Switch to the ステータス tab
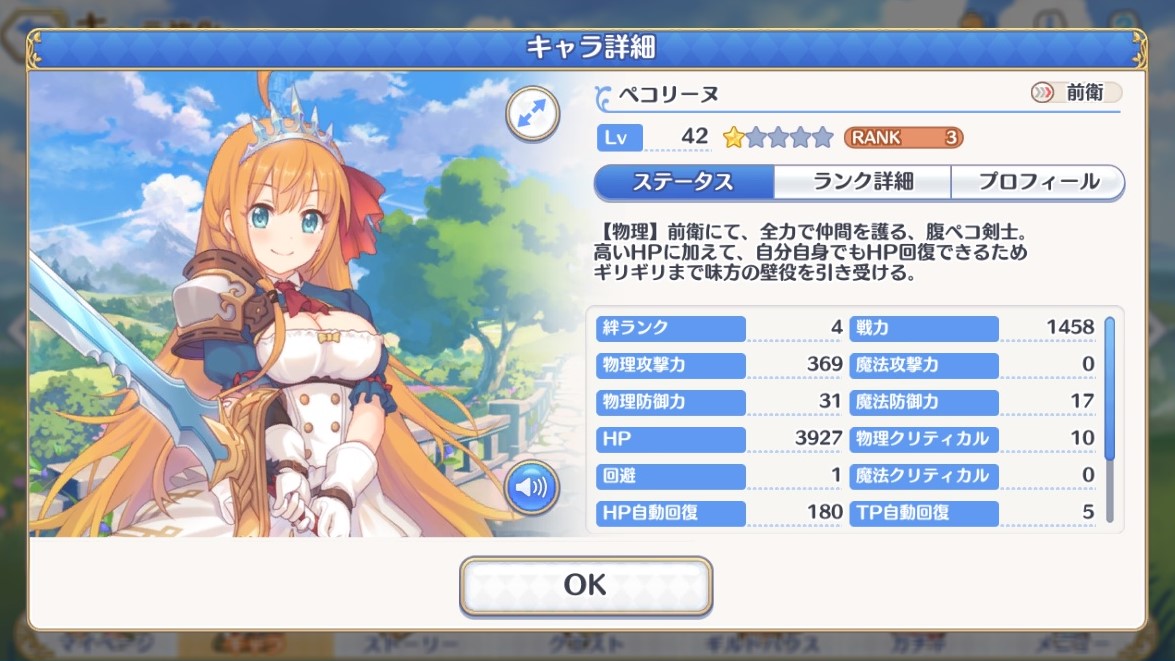This screenshot has width=1175, height=661. click(x=683, y=182)
